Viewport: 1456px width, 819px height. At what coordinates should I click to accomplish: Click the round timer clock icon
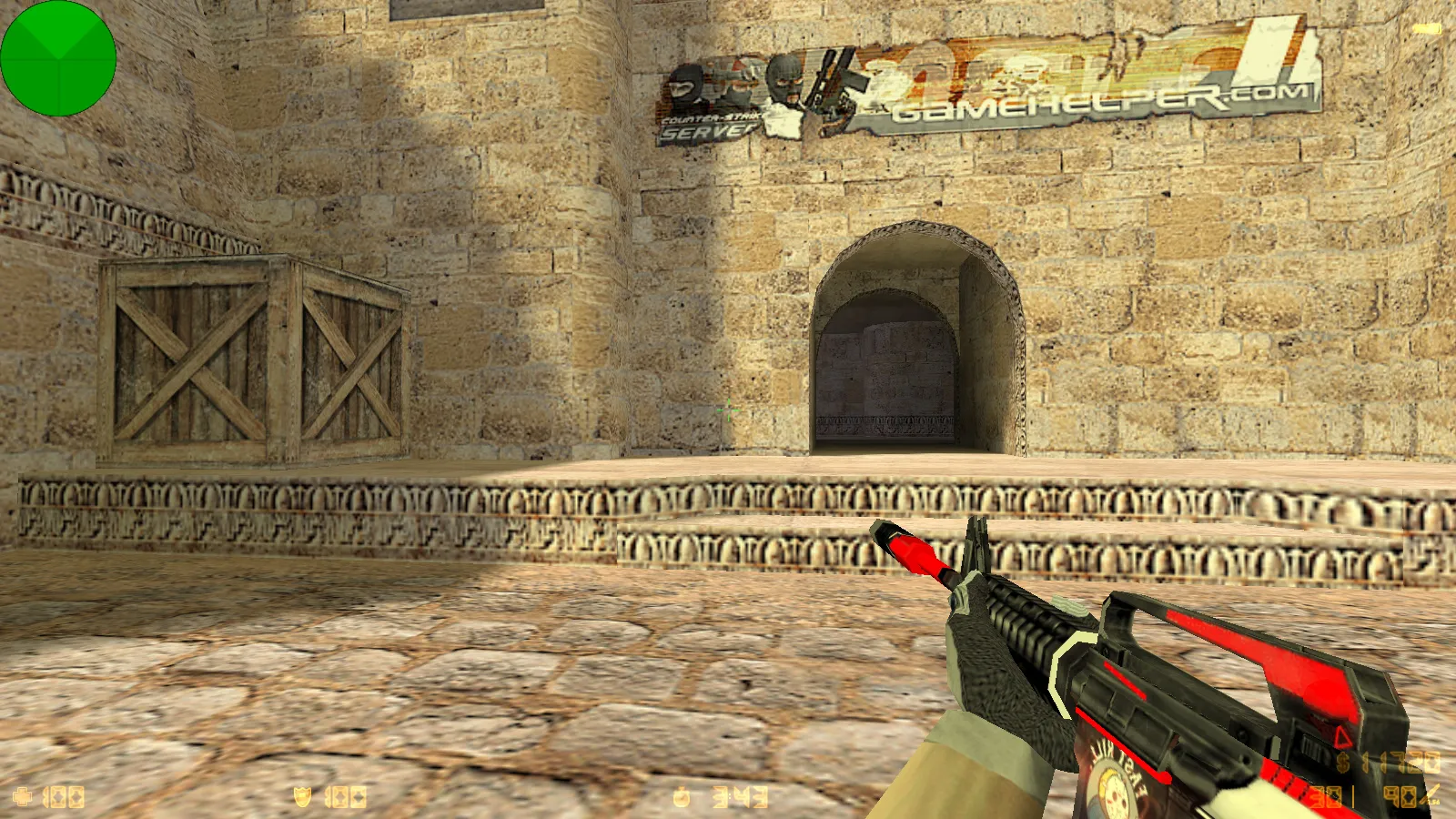tap(681, 798)
